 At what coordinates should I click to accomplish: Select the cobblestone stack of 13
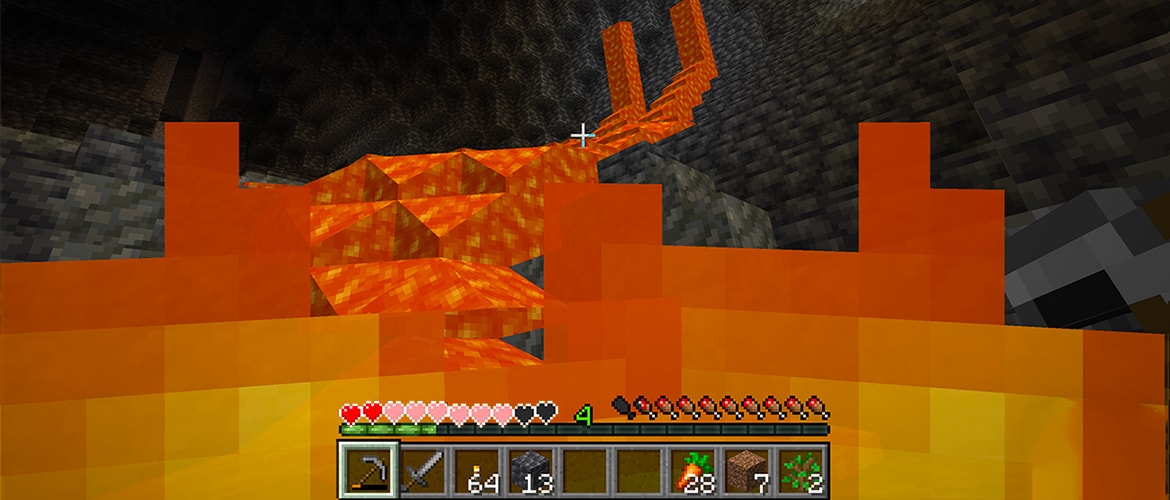pyautogui.click(x=531, y=470)
